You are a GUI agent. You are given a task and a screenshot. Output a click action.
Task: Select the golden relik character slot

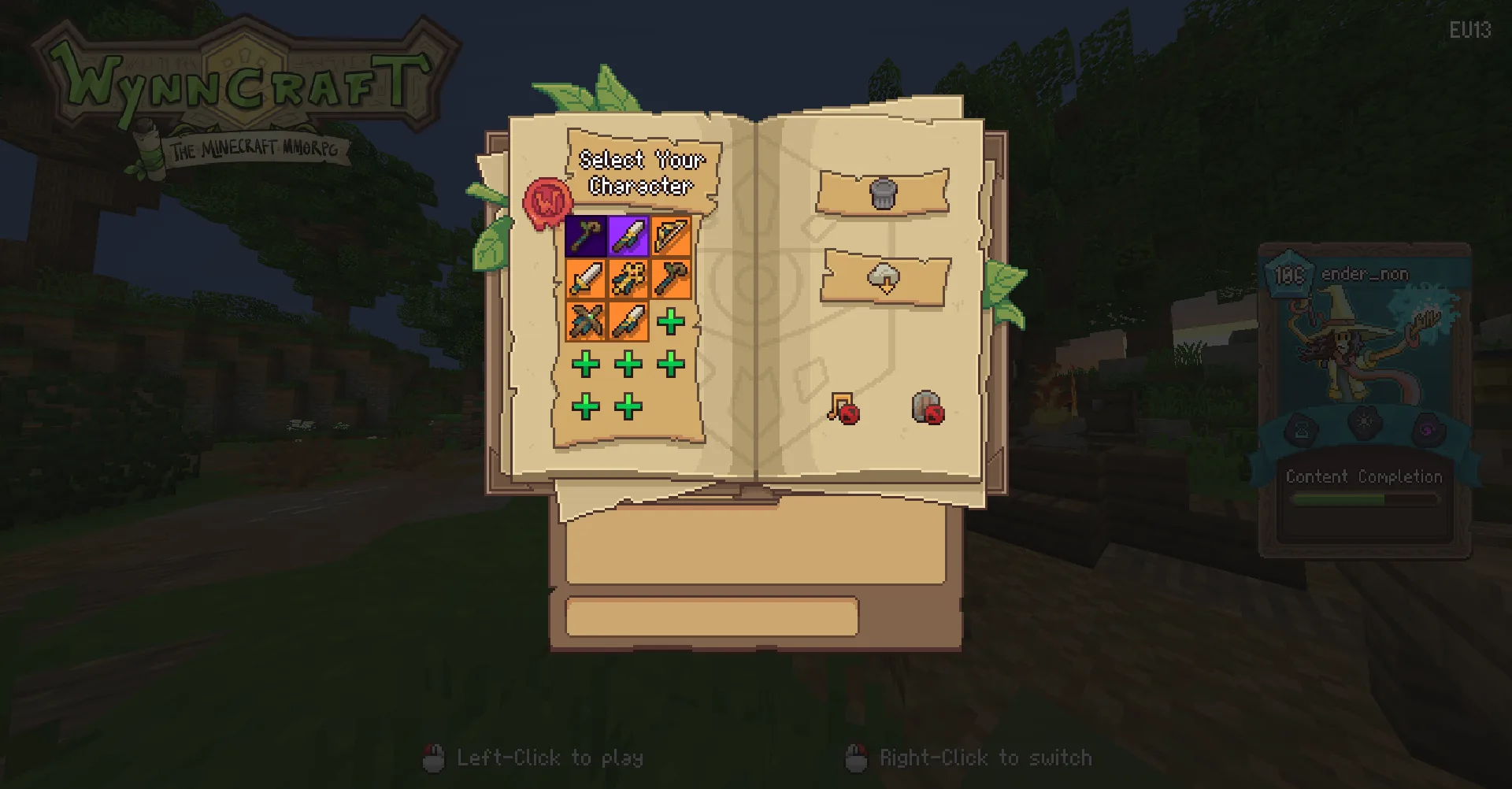point(628,280)
